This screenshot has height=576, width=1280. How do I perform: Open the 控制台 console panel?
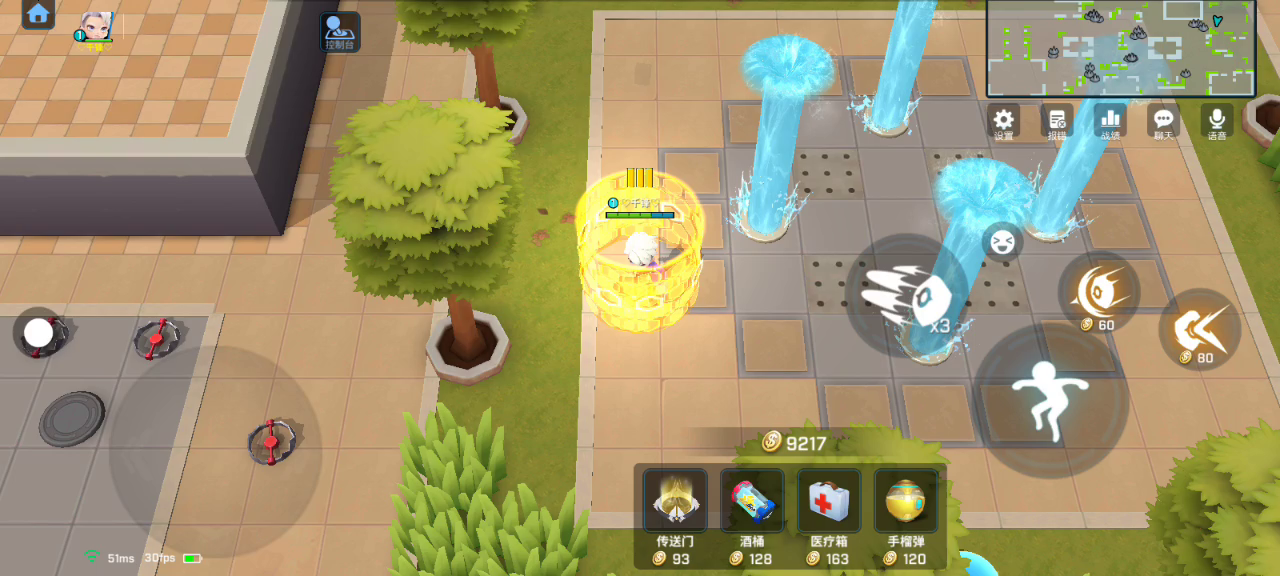(x=340, y=31)
